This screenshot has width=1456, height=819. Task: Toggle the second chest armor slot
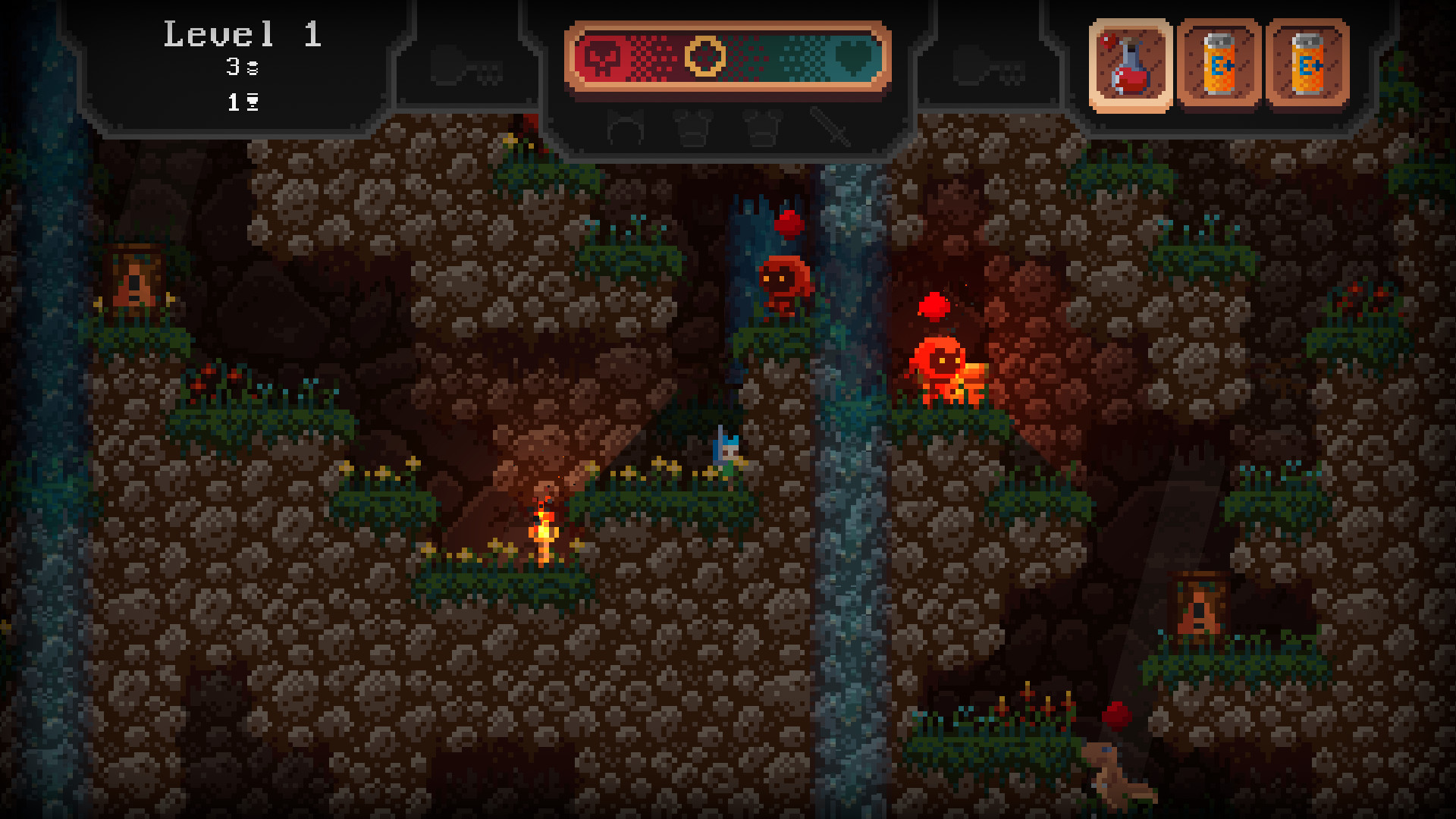coord(764,129)
